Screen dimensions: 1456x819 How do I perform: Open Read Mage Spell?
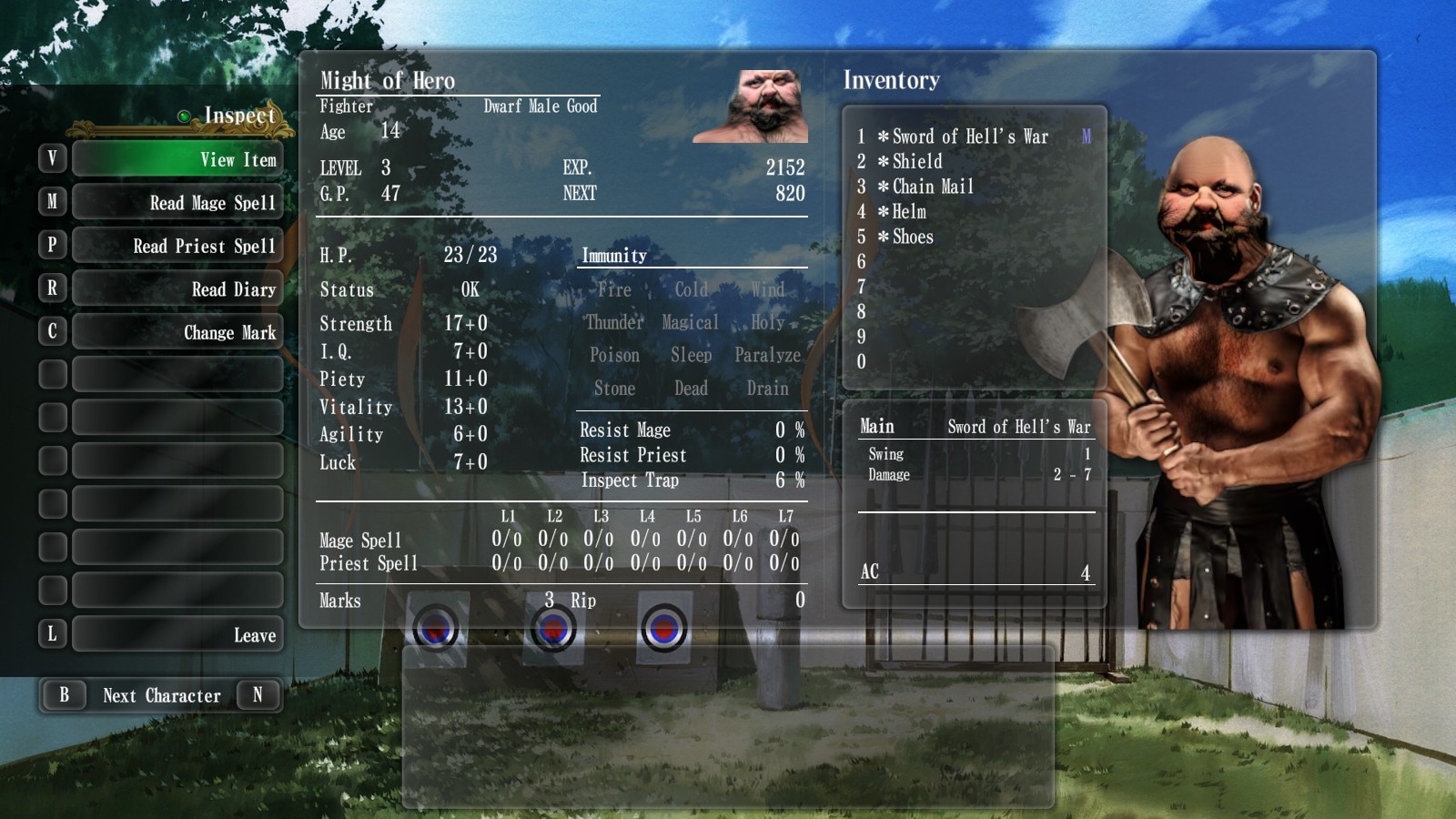click(x=177, y=202)
